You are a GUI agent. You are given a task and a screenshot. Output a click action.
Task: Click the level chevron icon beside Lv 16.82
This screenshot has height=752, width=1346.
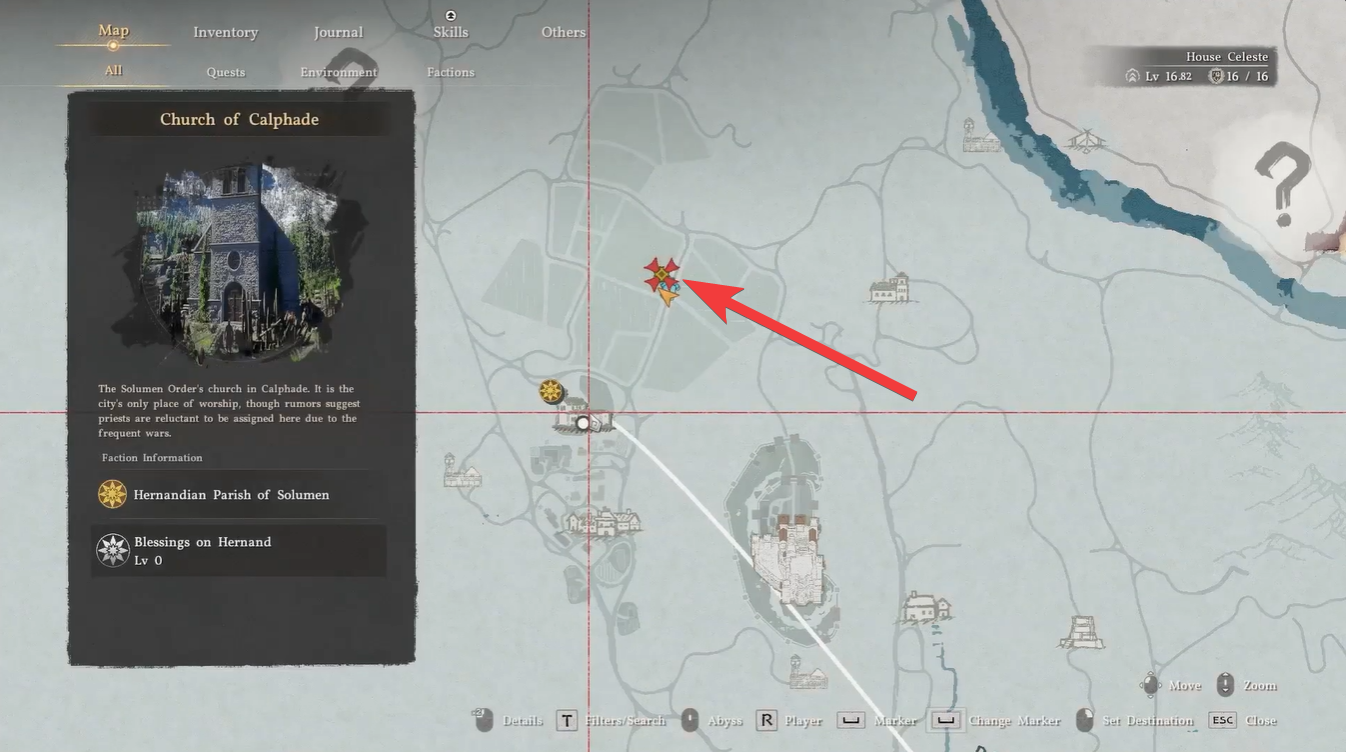(x=1133, y=75)
